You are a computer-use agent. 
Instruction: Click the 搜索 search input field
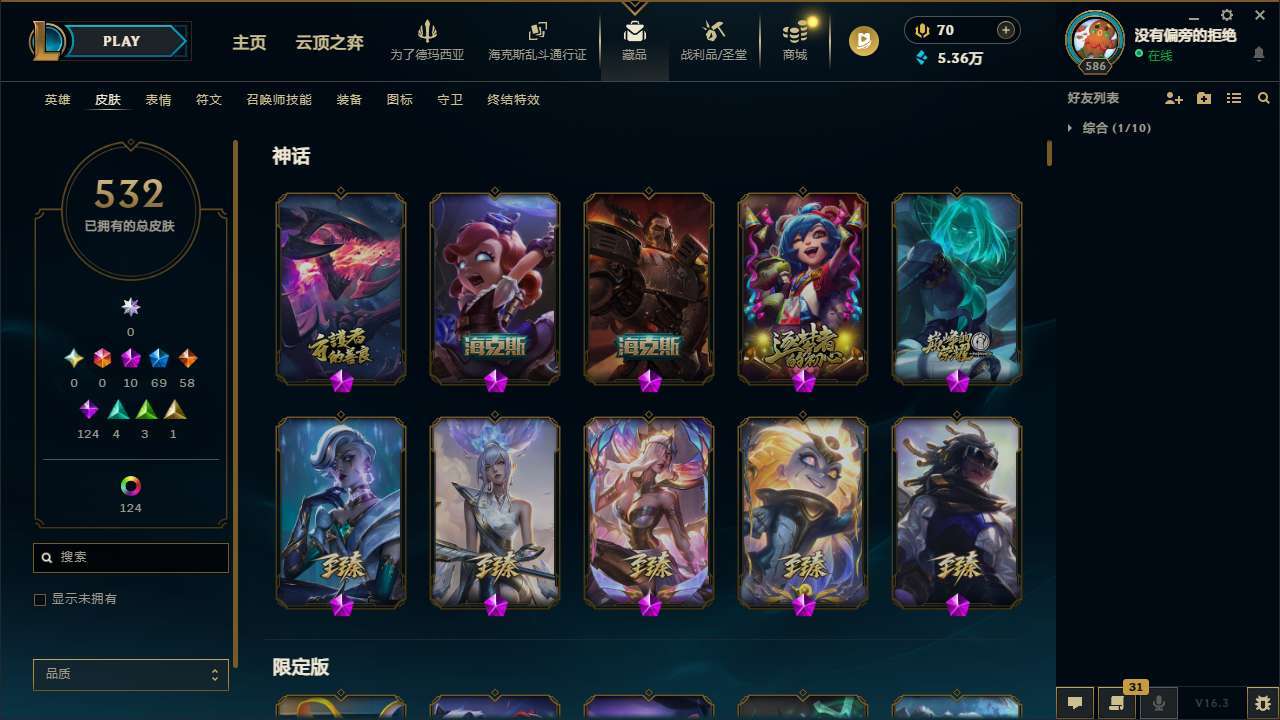(x=130, y=557)
